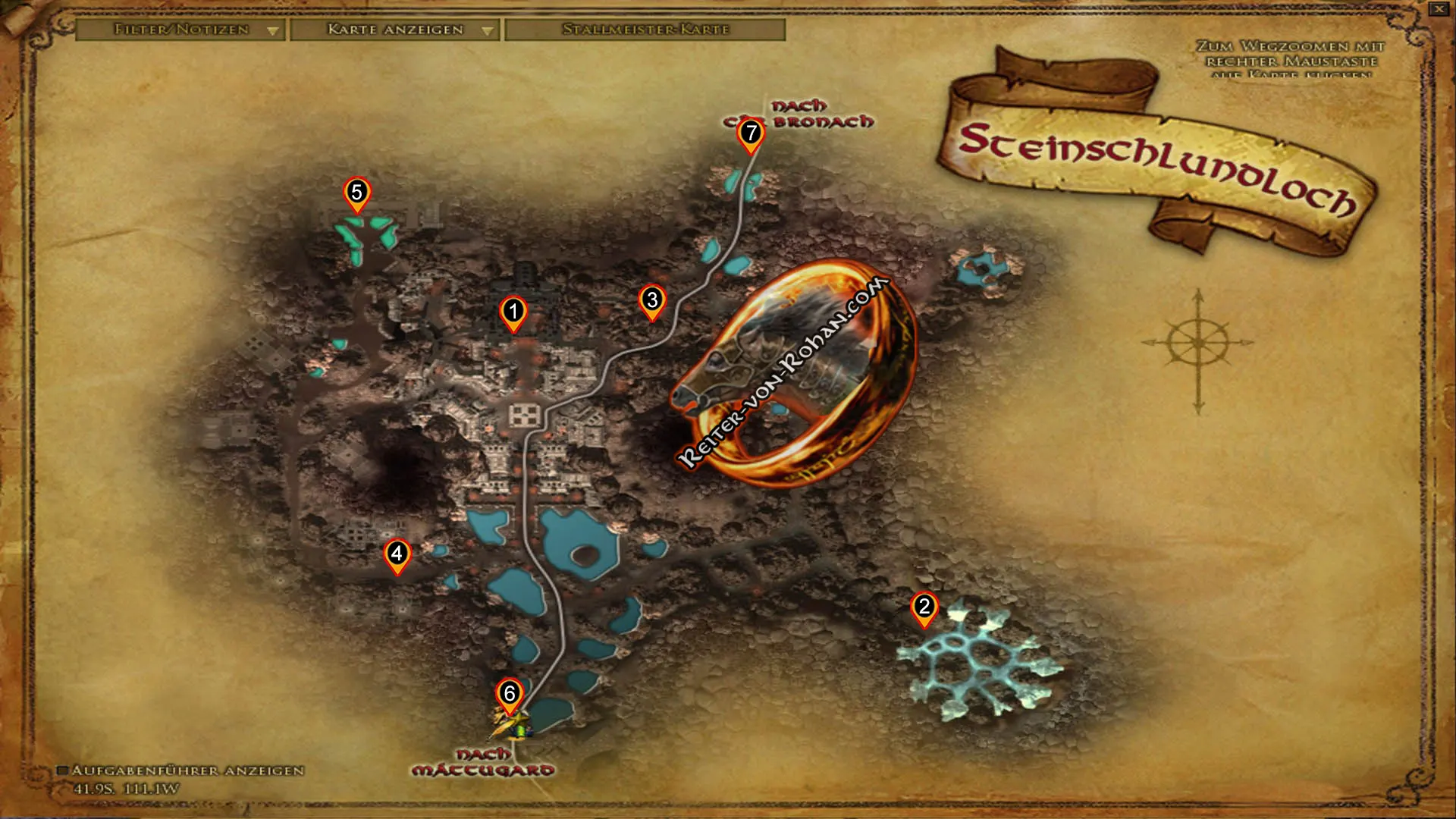This screenshot has width=1456, height=819.
Task: Select marker 2 near the frozen lake
Action: coord(924,608)
